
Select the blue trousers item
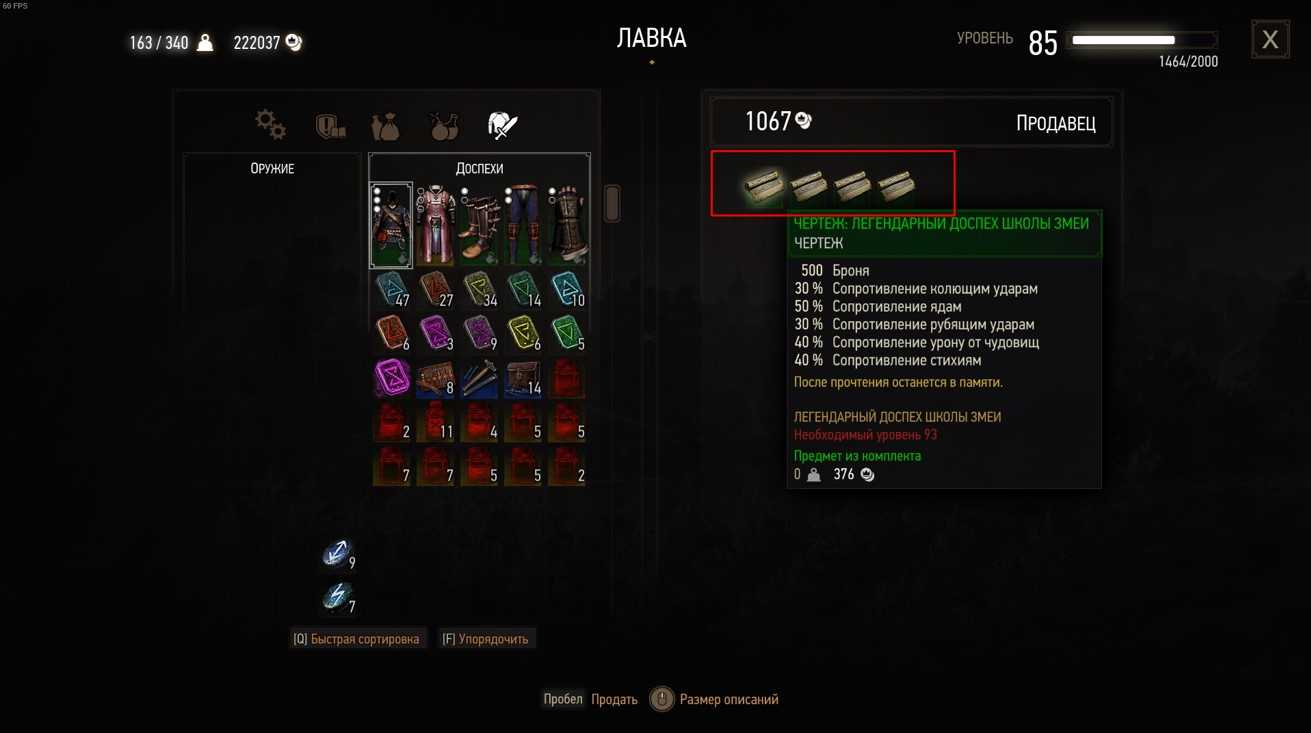click(x=523, y=225)
